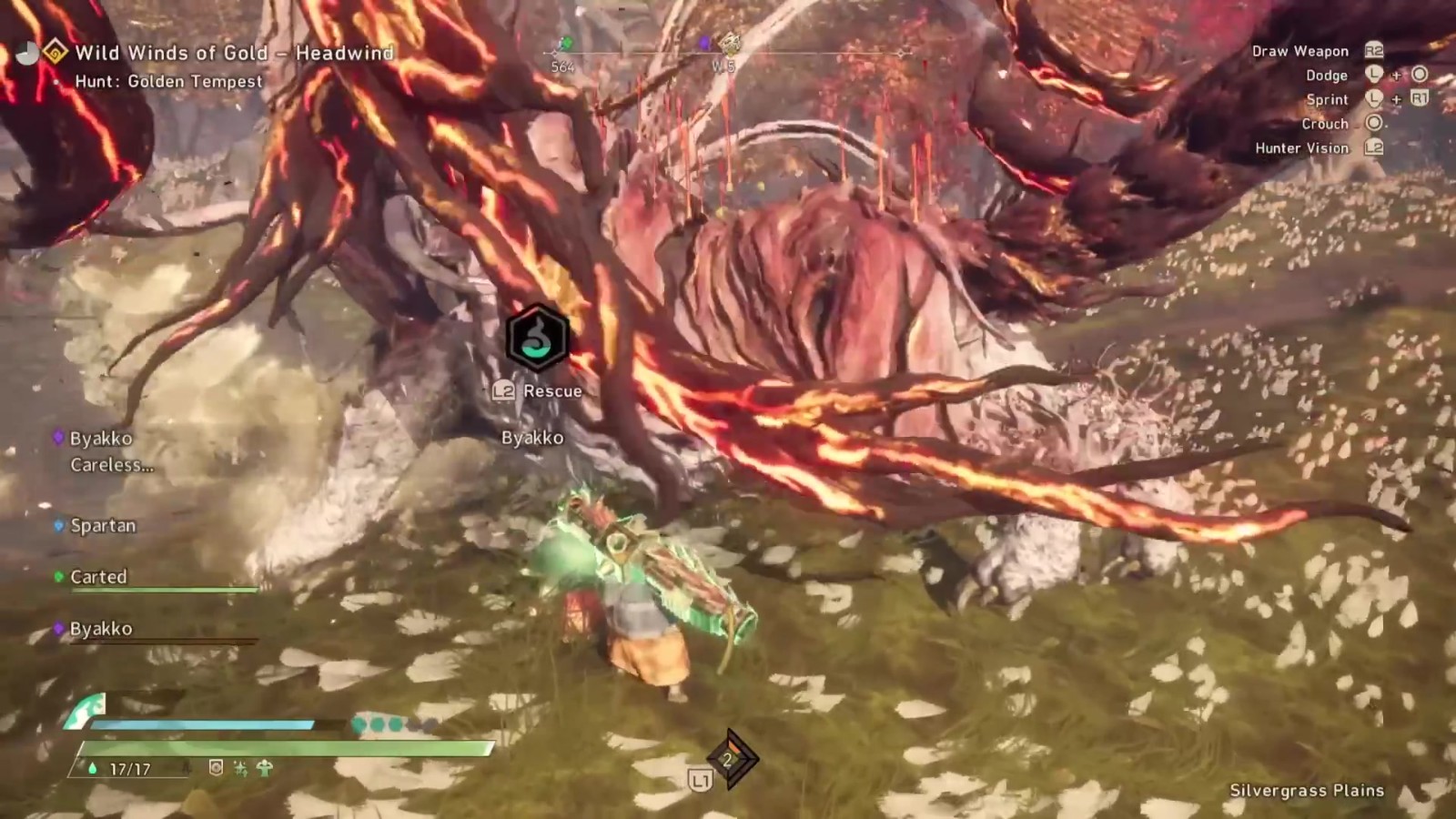The height and width of the screenshot is (819, 1456).
Task: Toggle Sprint with the R1 control hint
Action: pyautogui.click(x=1420, y=100)
